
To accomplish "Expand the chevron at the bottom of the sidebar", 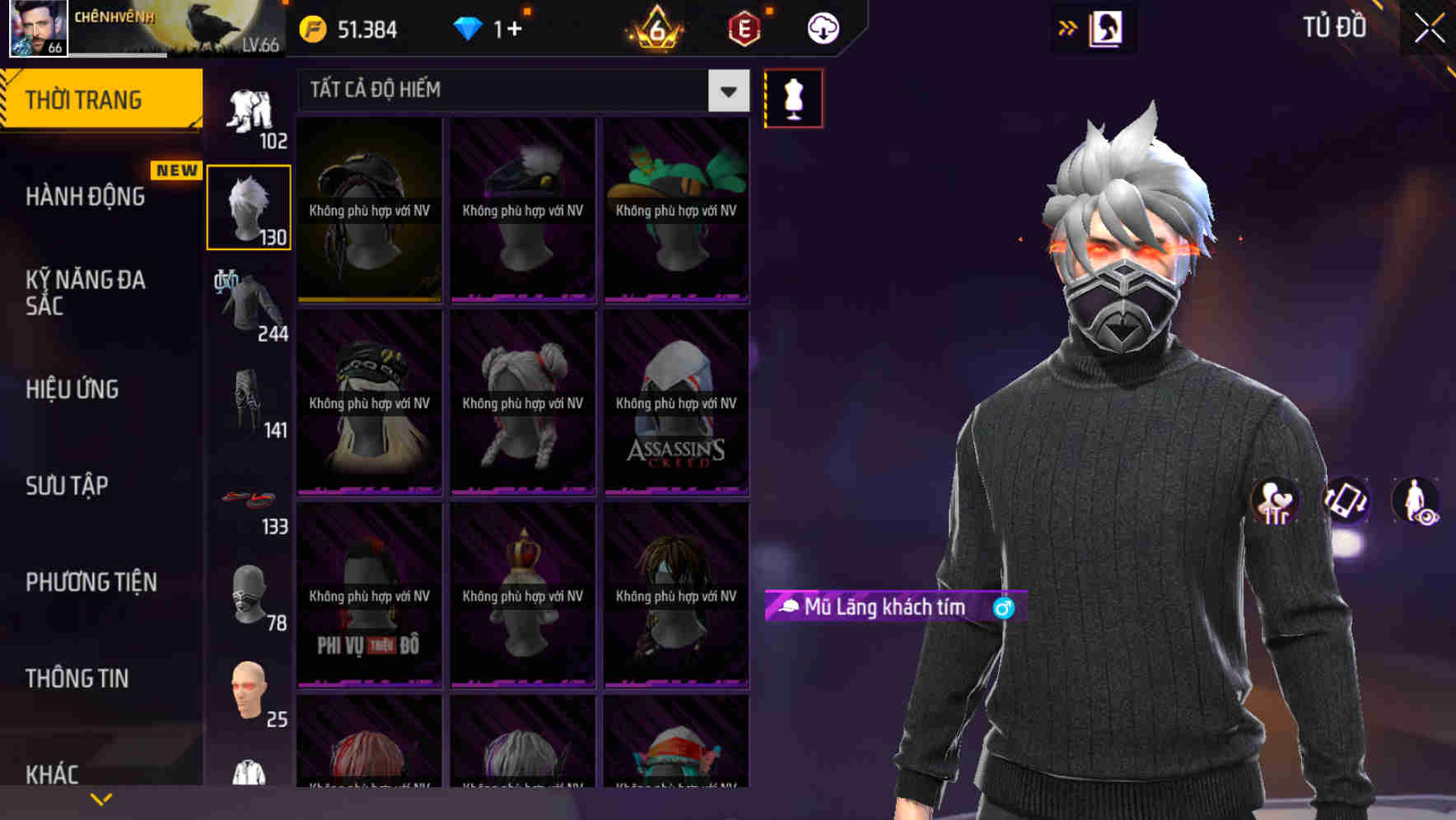I will tap(100, 799).
